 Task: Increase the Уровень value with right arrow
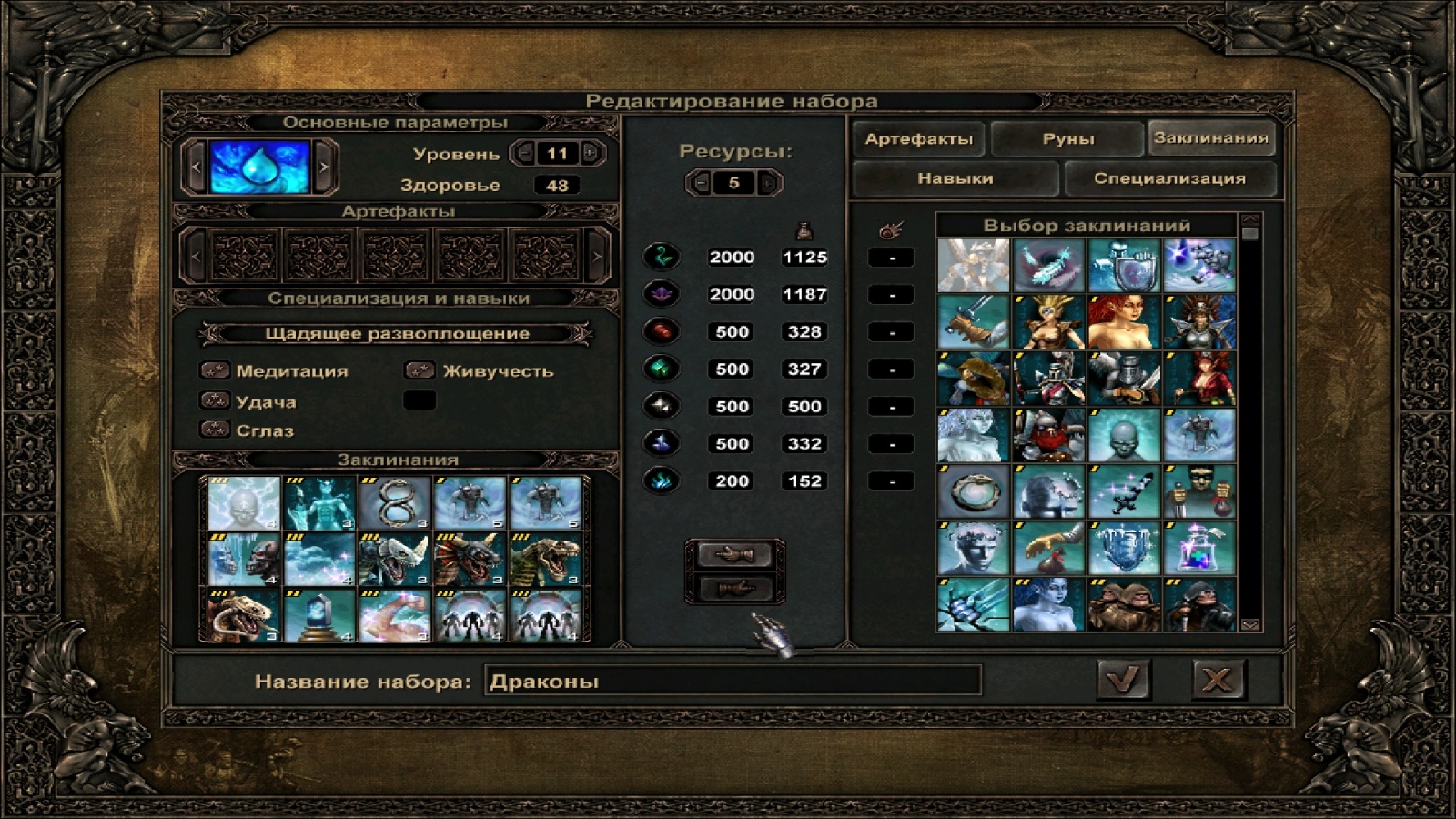coord(591,154)
